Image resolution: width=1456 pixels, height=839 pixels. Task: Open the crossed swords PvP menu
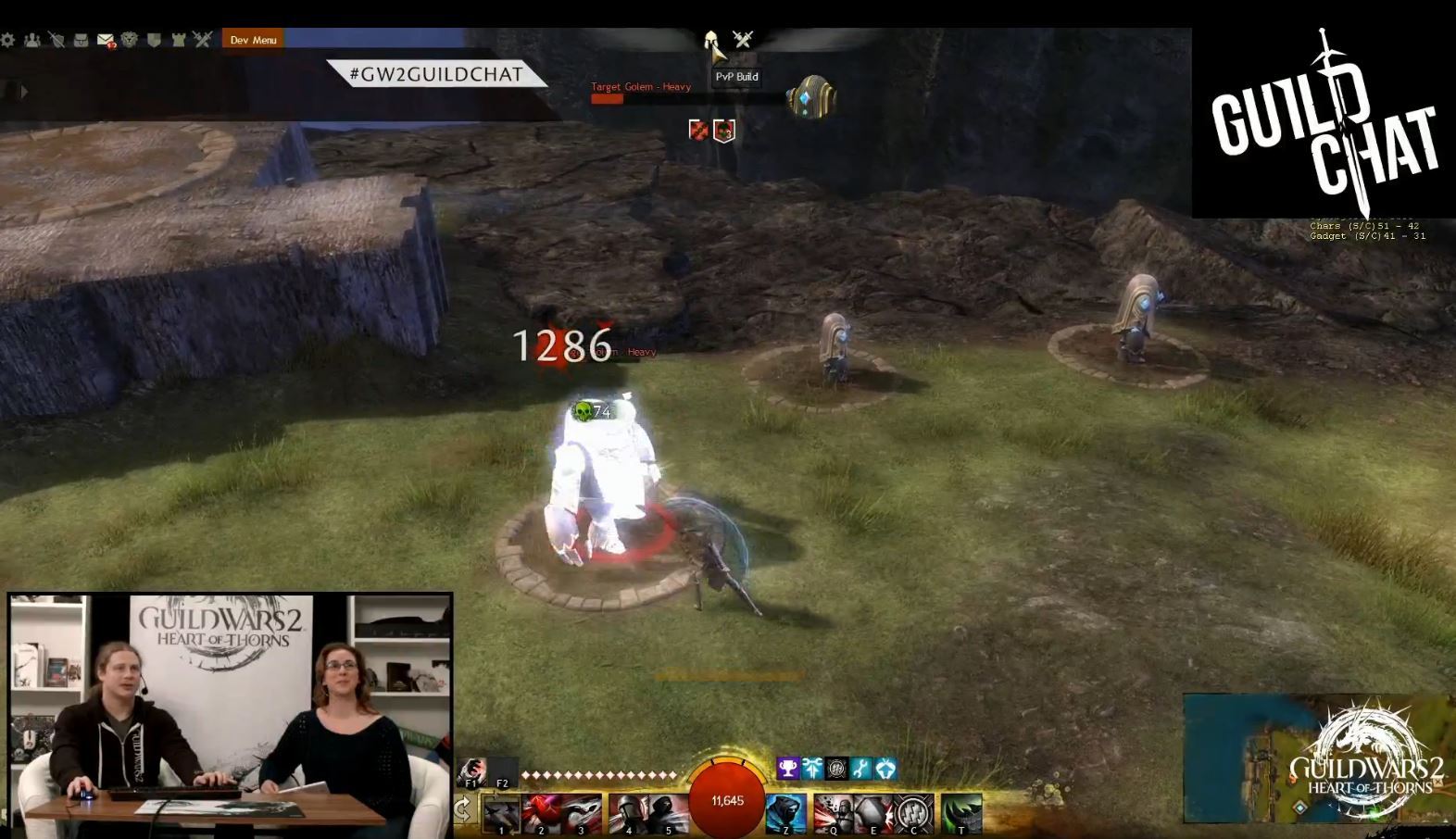point(202,39)
